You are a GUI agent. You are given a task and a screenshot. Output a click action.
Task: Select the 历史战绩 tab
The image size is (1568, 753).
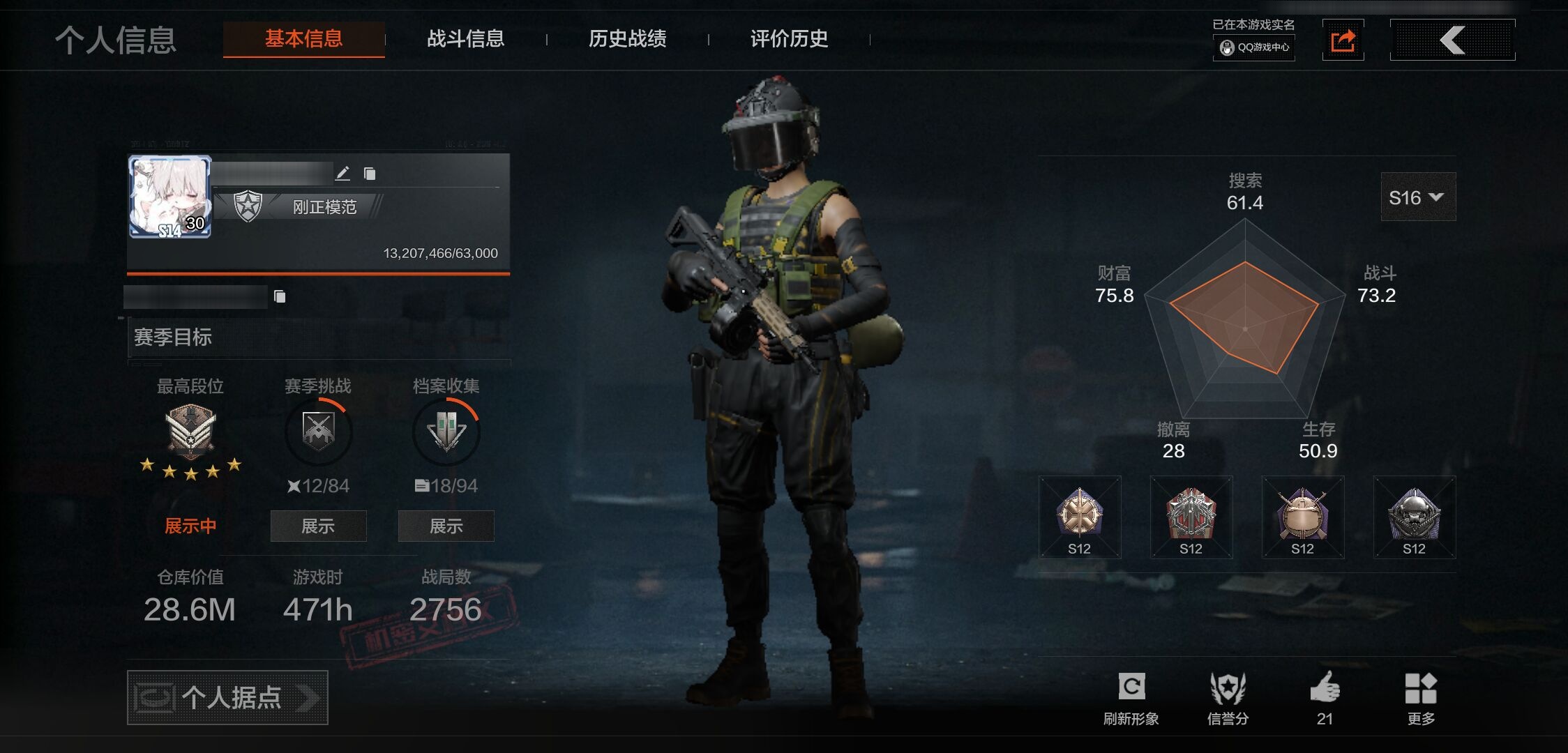[627, 39]
